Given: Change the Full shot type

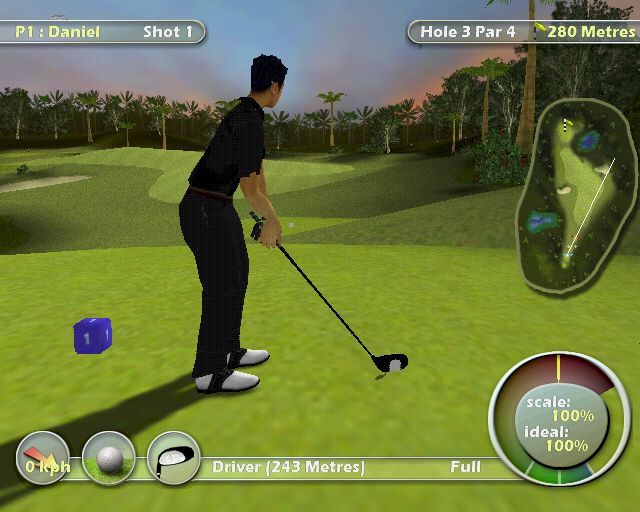Looking at the screenshot, I should pyautogui.click(x=465, y=467).
